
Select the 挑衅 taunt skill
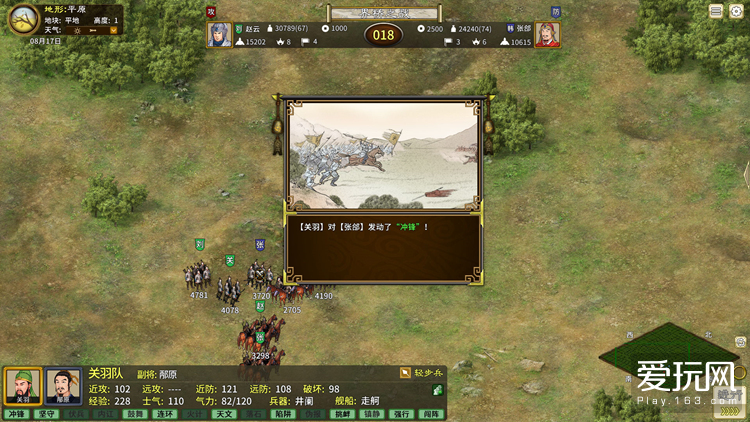click(343, 414)
